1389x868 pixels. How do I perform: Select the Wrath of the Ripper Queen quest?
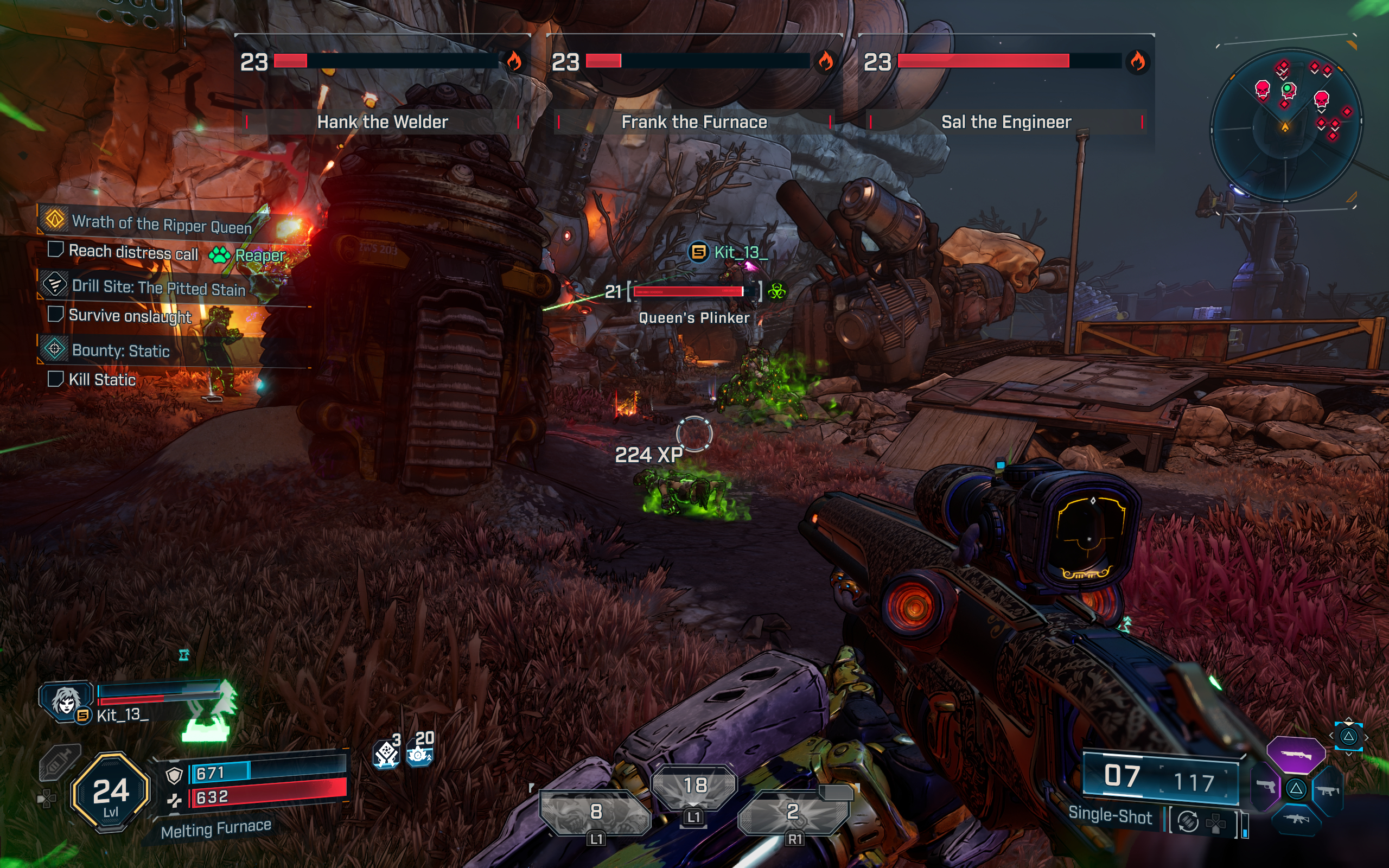161,224
